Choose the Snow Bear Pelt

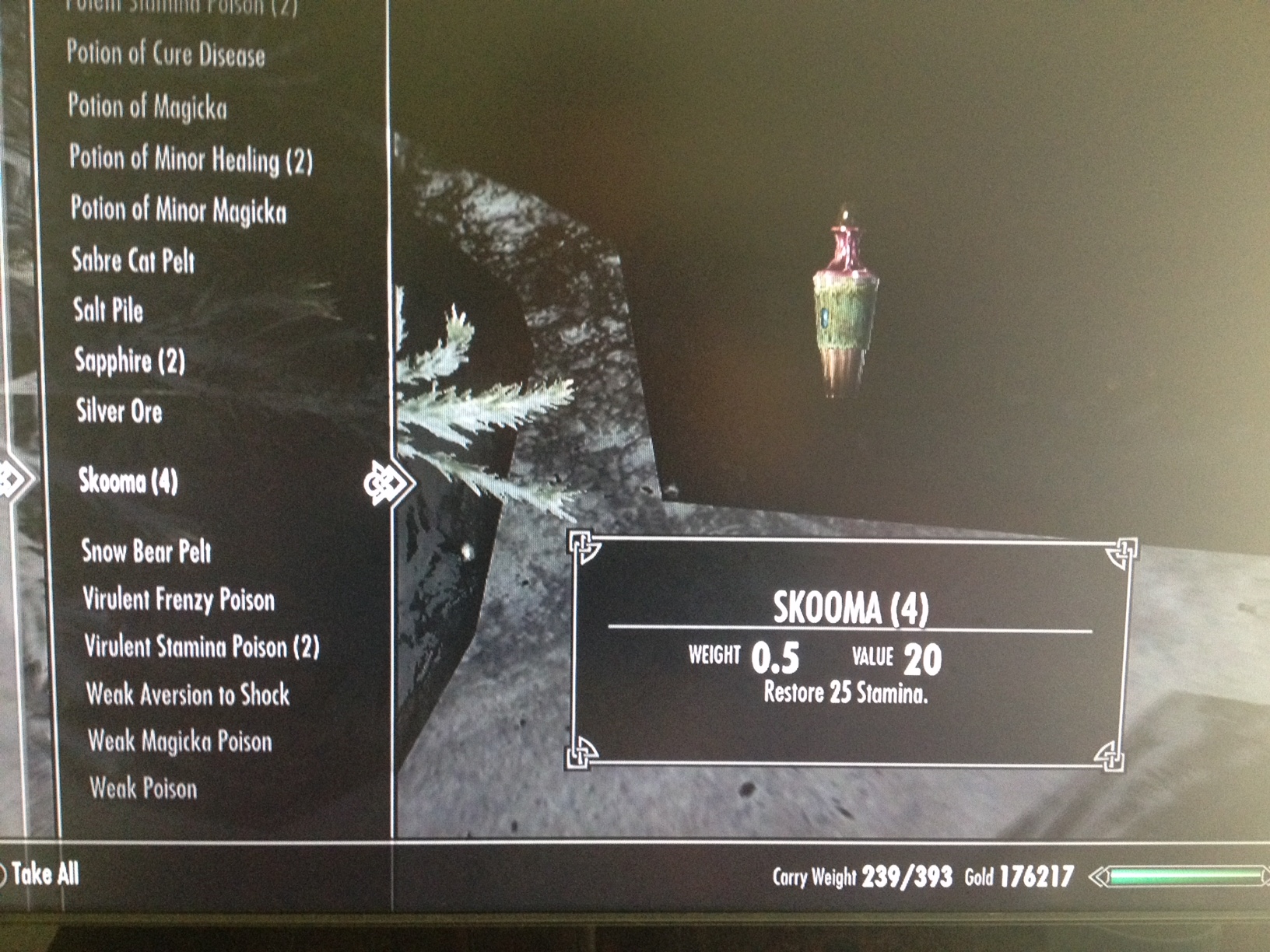pyautogui.click(x=146, y=551)
